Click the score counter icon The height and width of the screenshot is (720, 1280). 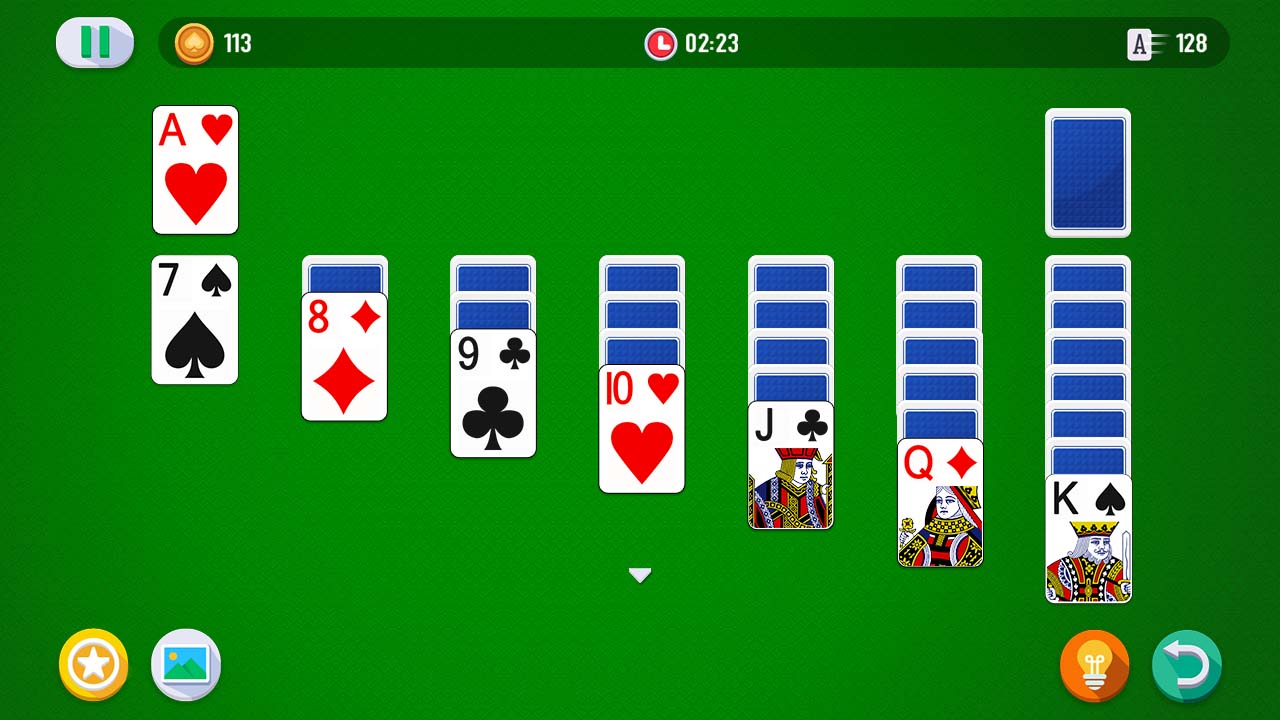[1140, 44]
